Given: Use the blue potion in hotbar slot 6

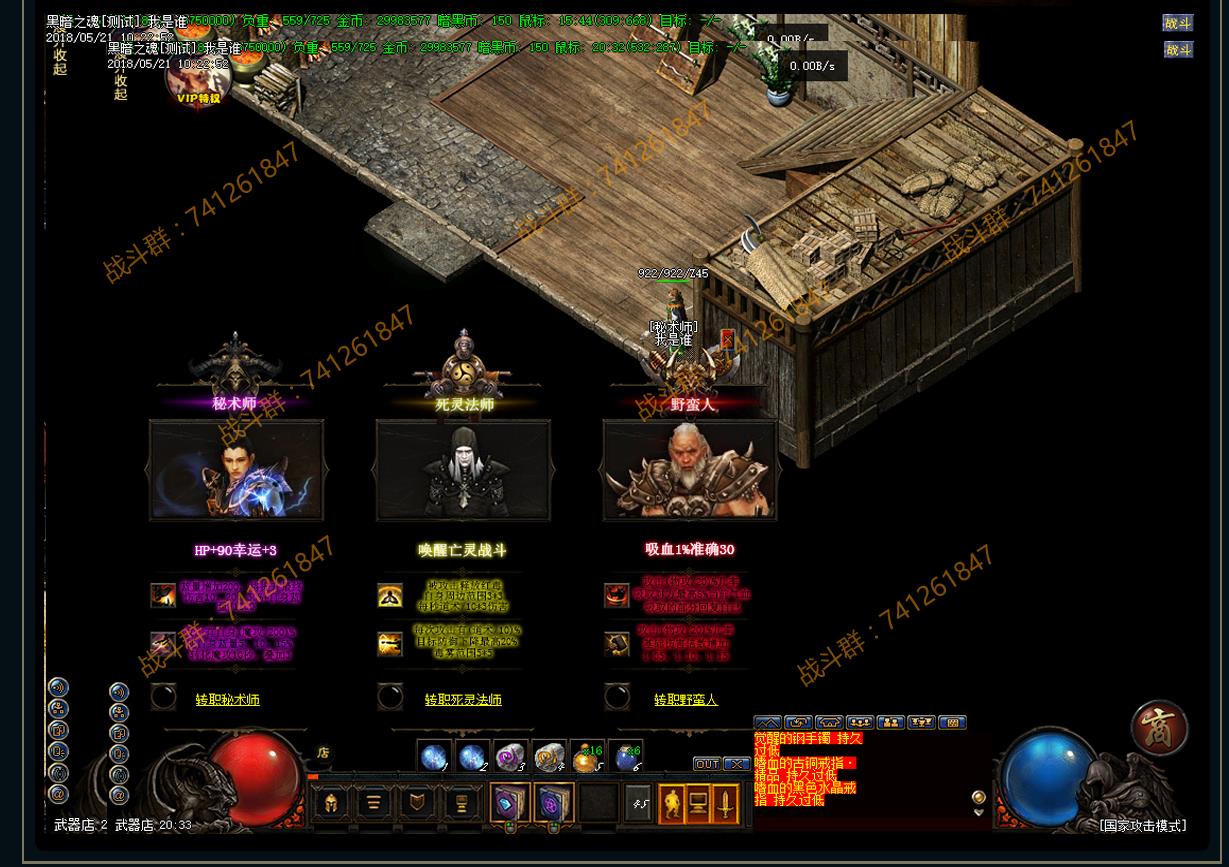Looking at the screenshot, I should [x=627, y=757].
